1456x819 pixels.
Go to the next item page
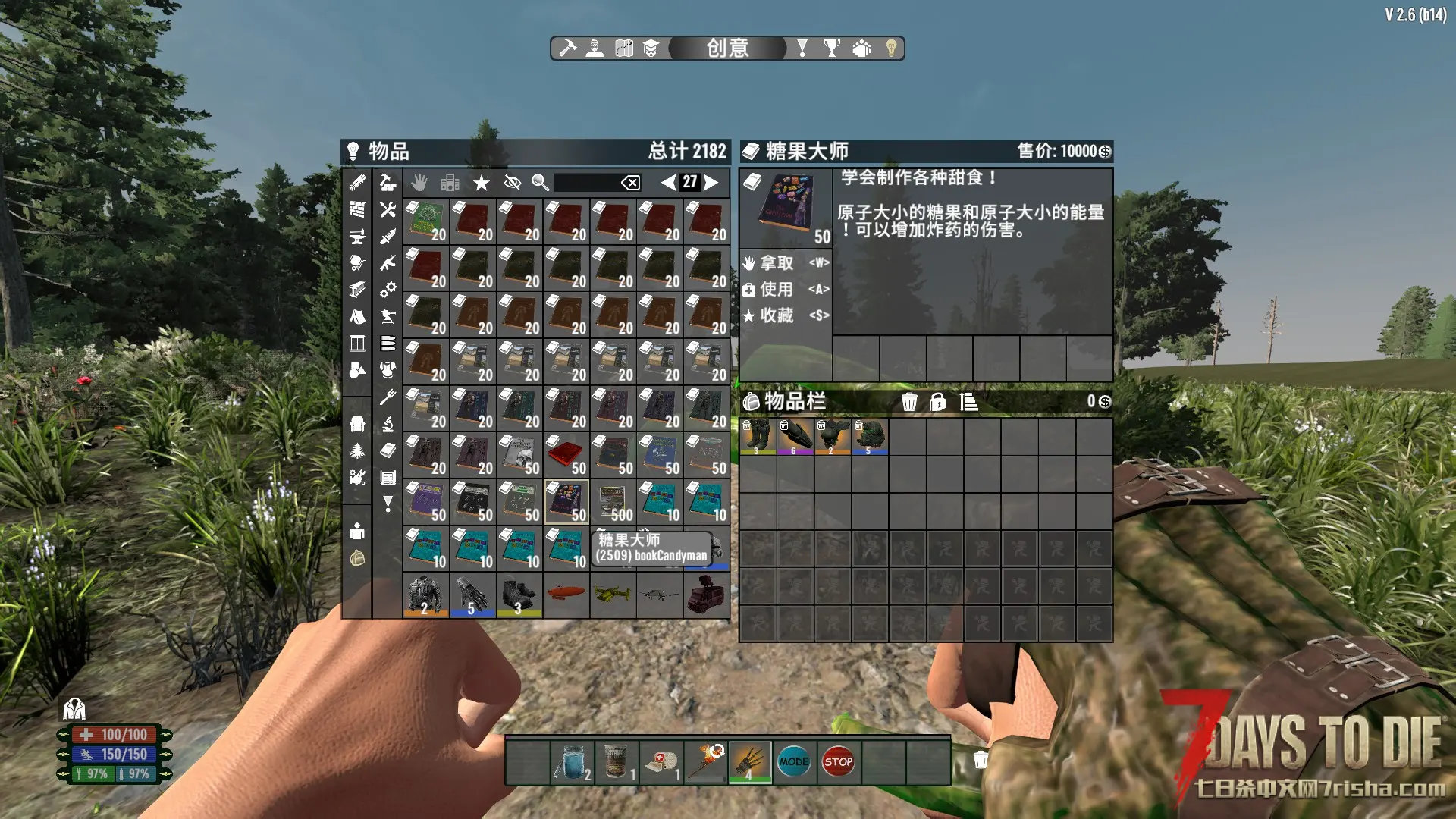(711, 182)
